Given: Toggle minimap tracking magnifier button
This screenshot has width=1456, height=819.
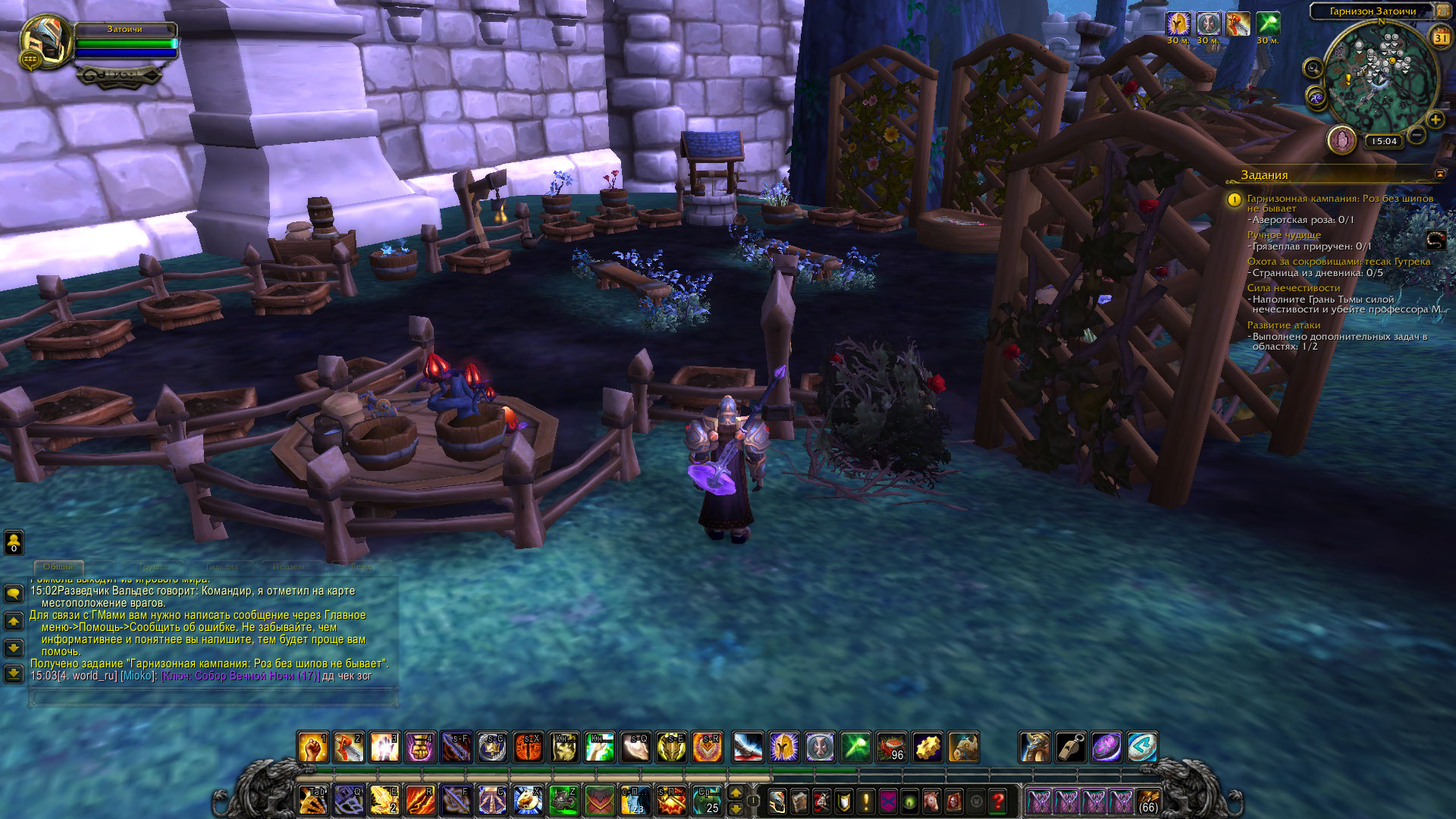Looking at the screenshot, I should point(1313,68).
